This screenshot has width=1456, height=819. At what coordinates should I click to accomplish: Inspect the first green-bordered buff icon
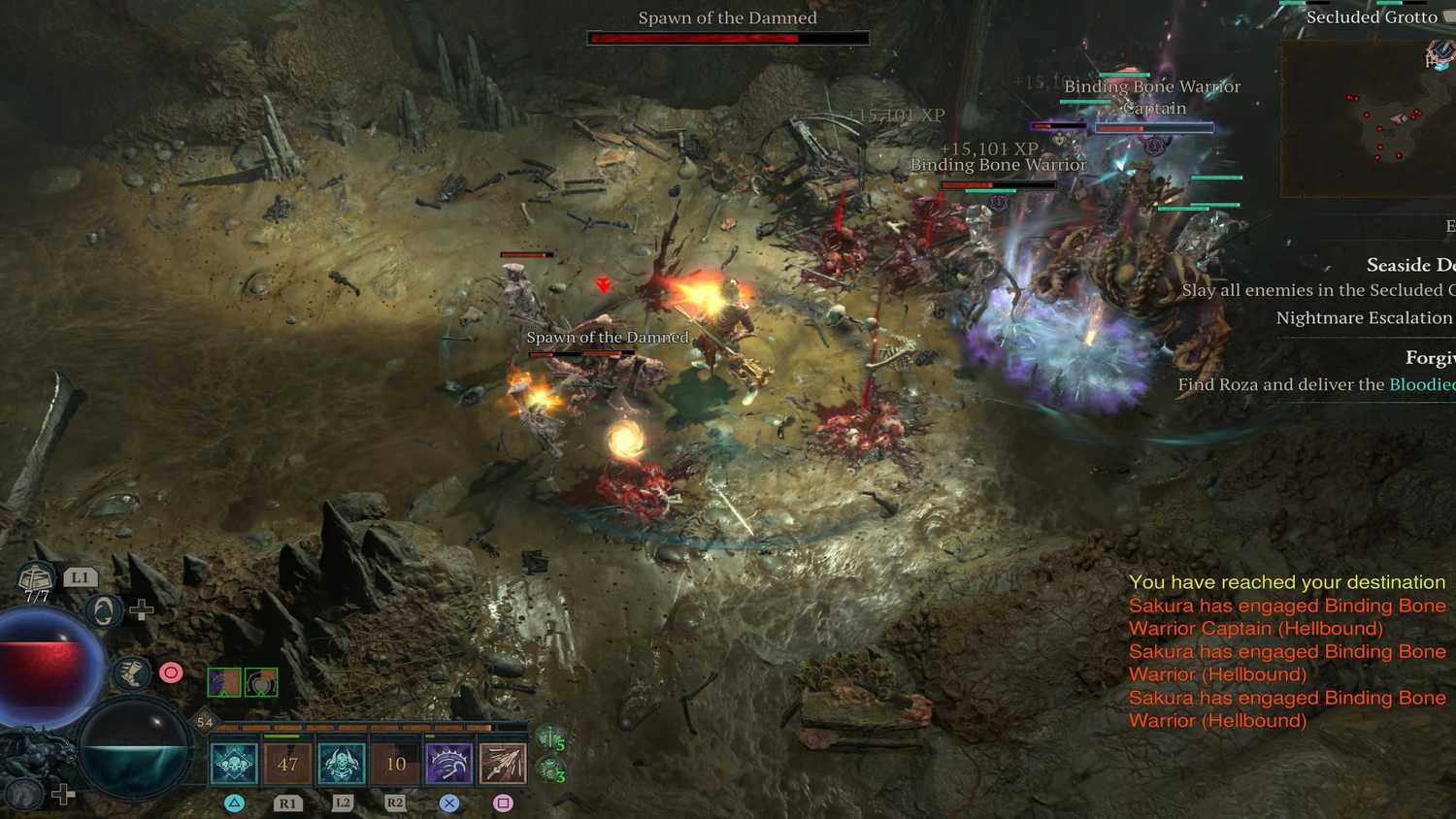click(x=224, y=682)
